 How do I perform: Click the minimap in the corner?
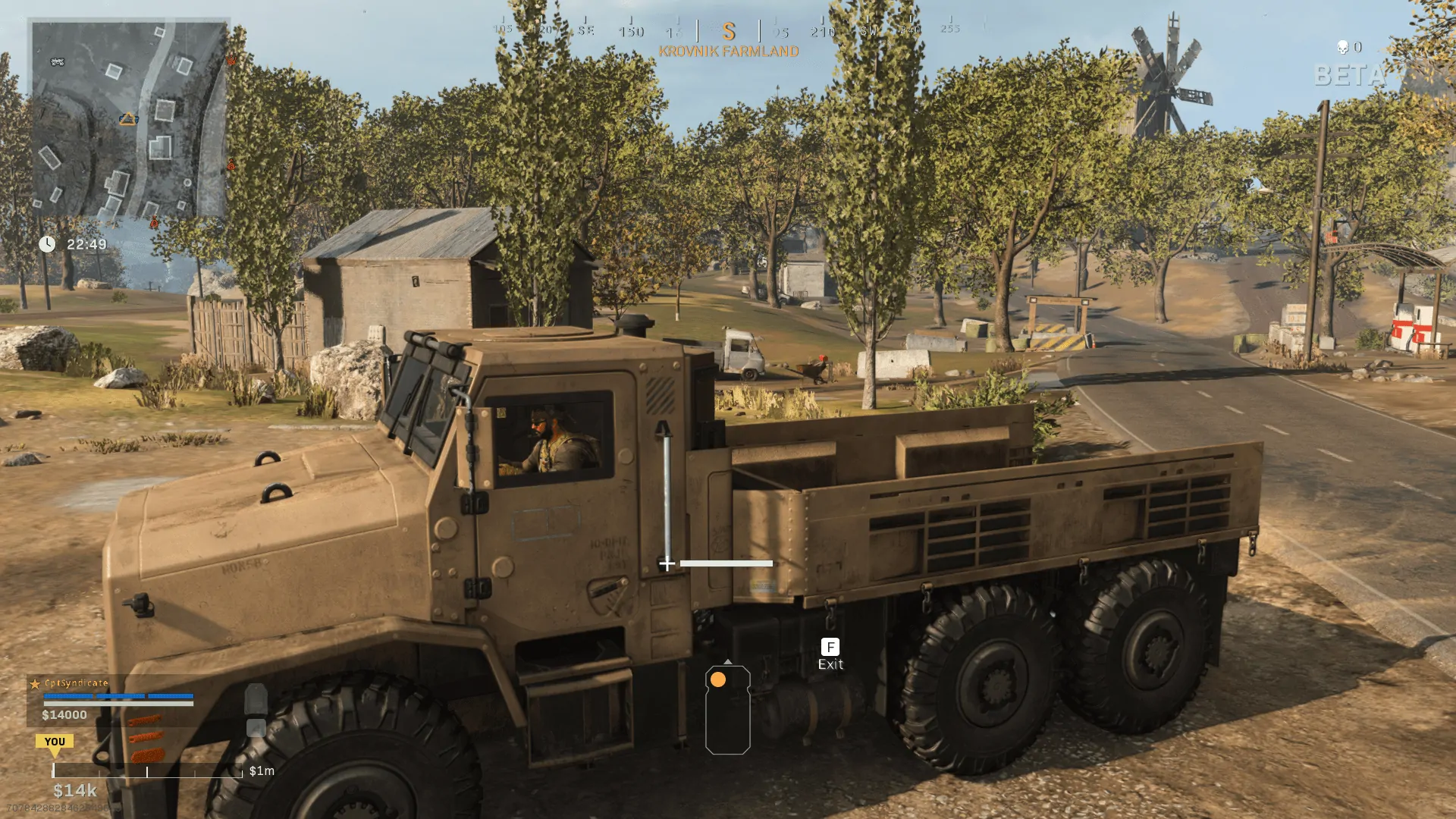(129, 119)
